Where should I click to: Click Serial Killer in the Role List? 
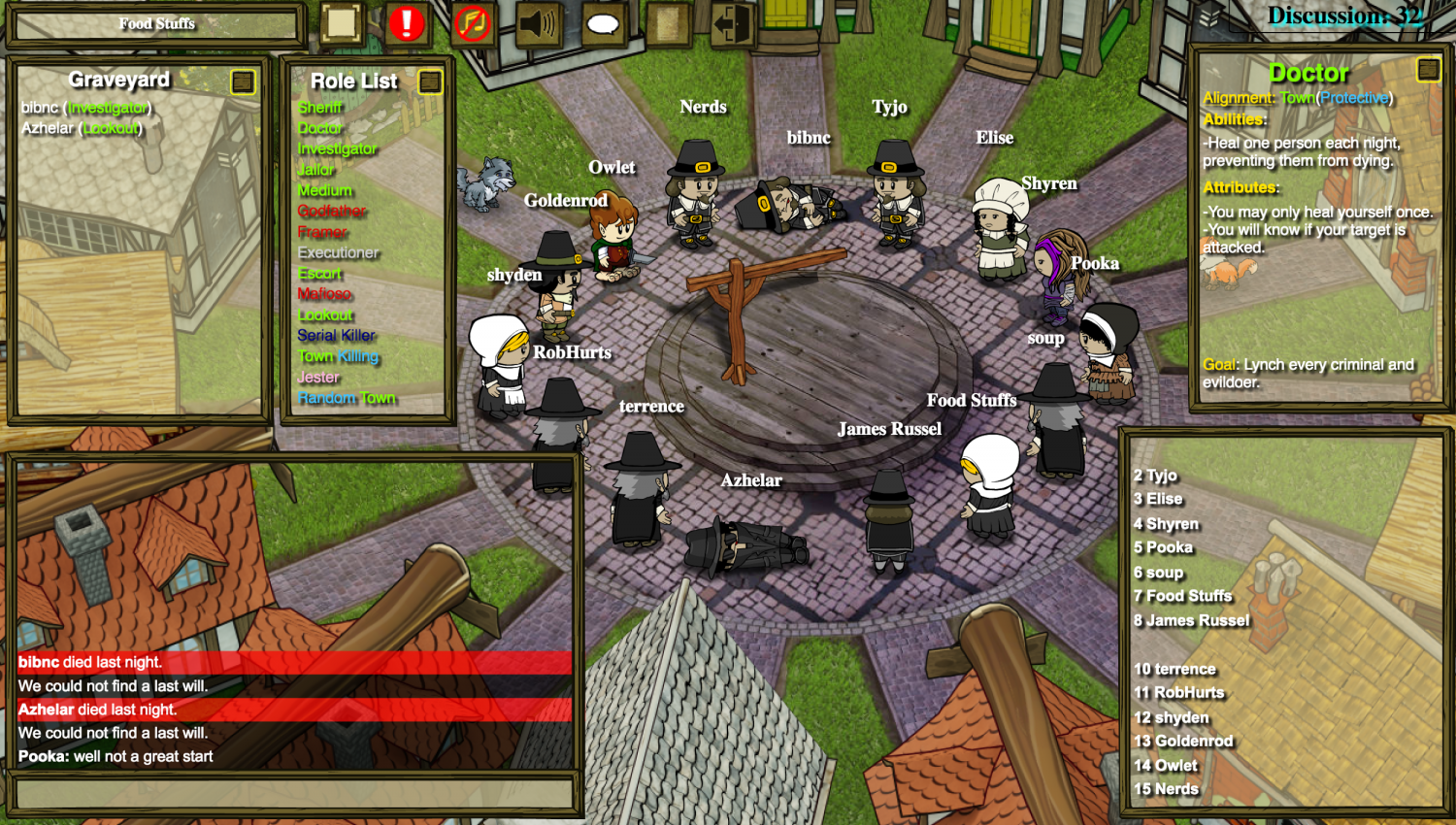pos(336,336)
